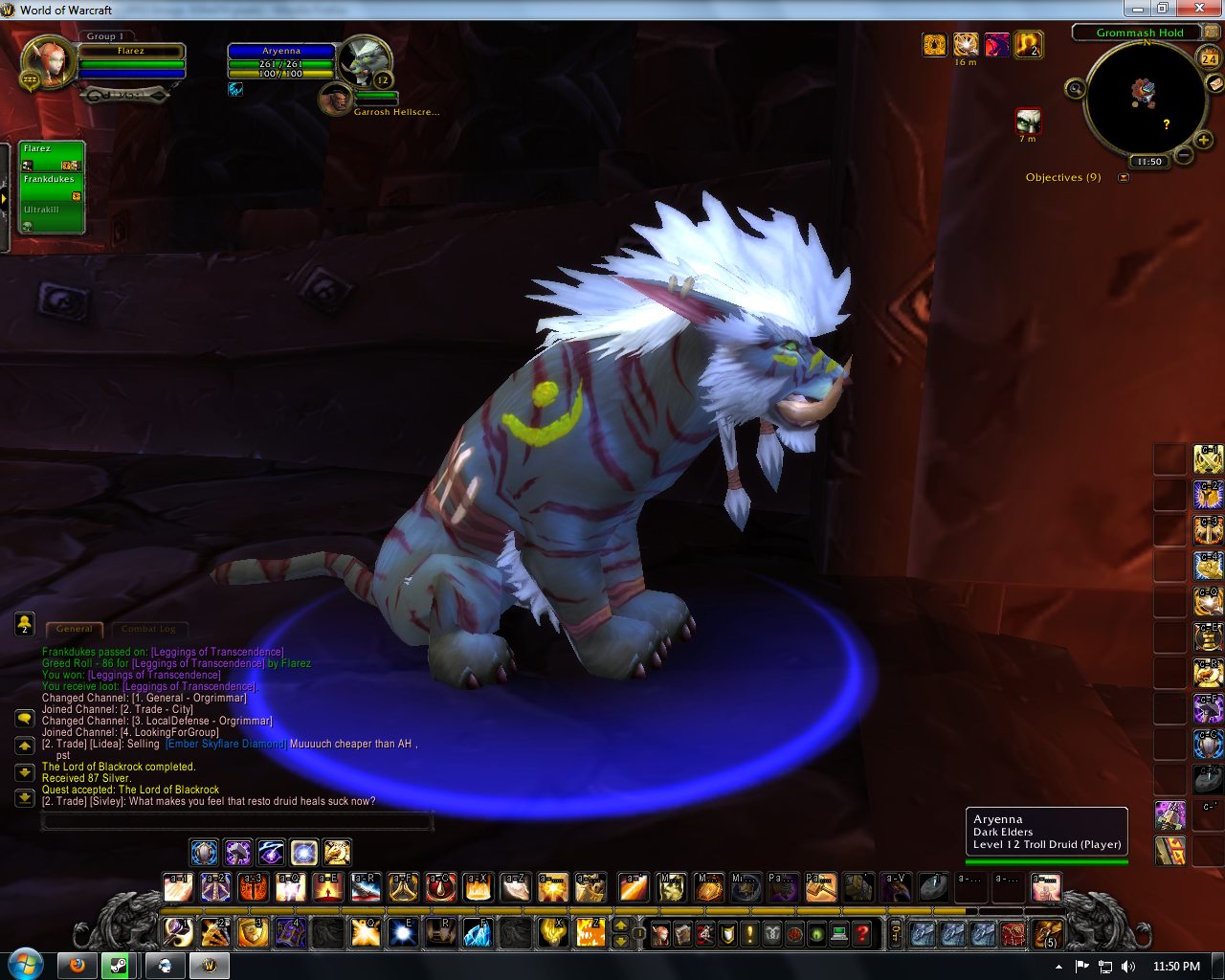Open the General chat tab
The image size is (1225, 980).
tap(74, 629)
